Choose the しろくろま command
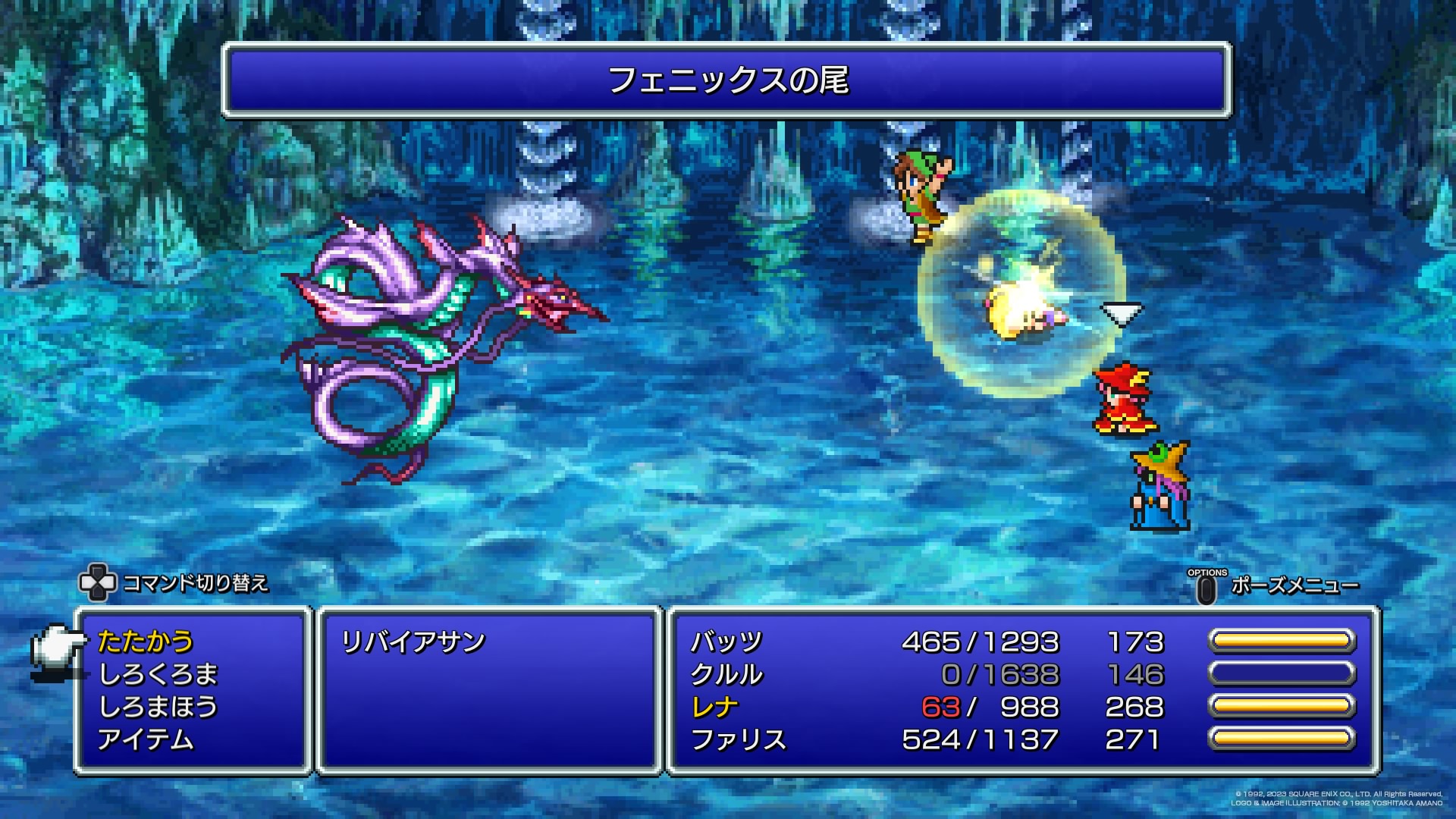The height and width of the screenshot is (819, 1456). coord(158,674)
